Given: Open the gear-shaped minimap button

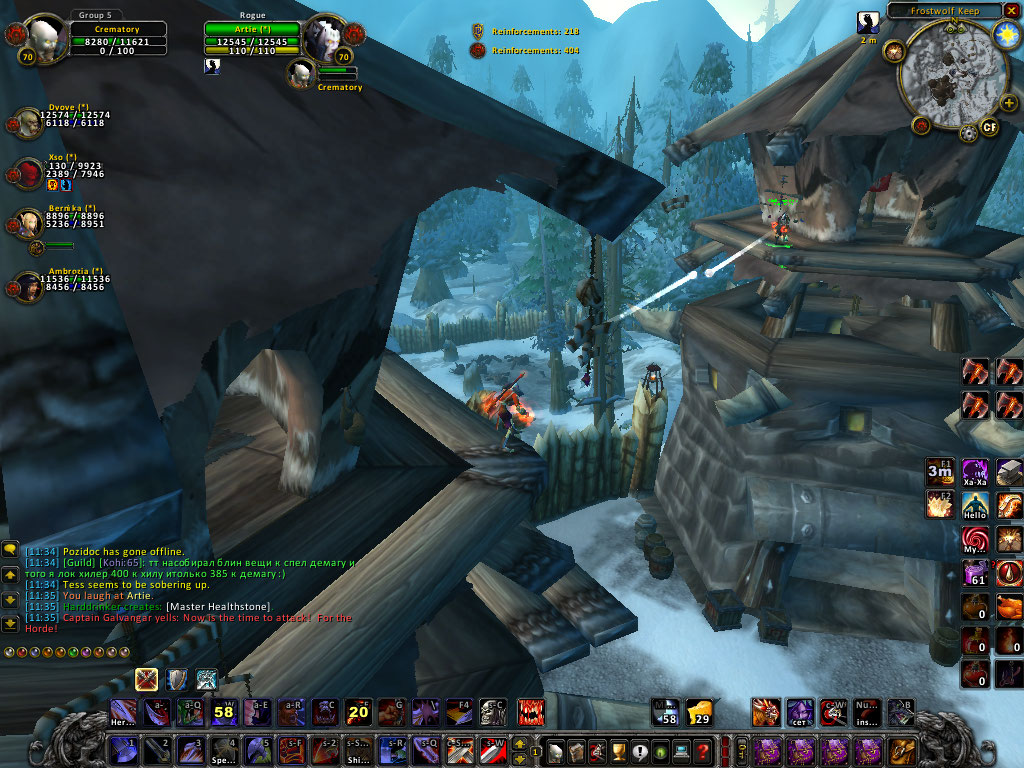Looking at the screenshot, I should [x=967, y=133].
